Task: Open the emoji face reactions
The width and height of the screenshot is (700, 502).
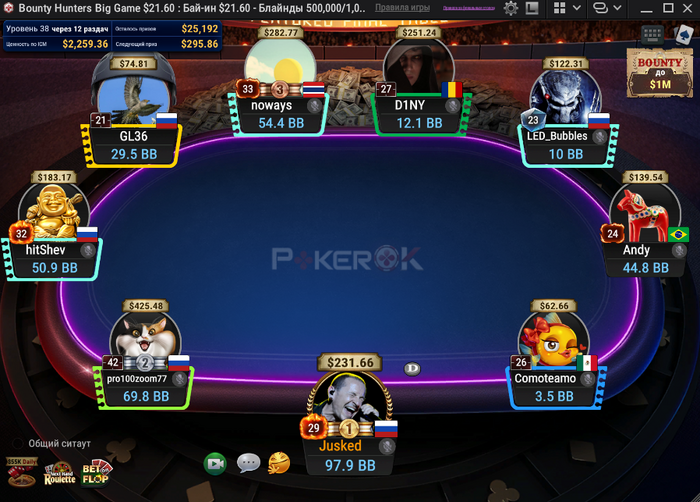Action: [279, 462]
